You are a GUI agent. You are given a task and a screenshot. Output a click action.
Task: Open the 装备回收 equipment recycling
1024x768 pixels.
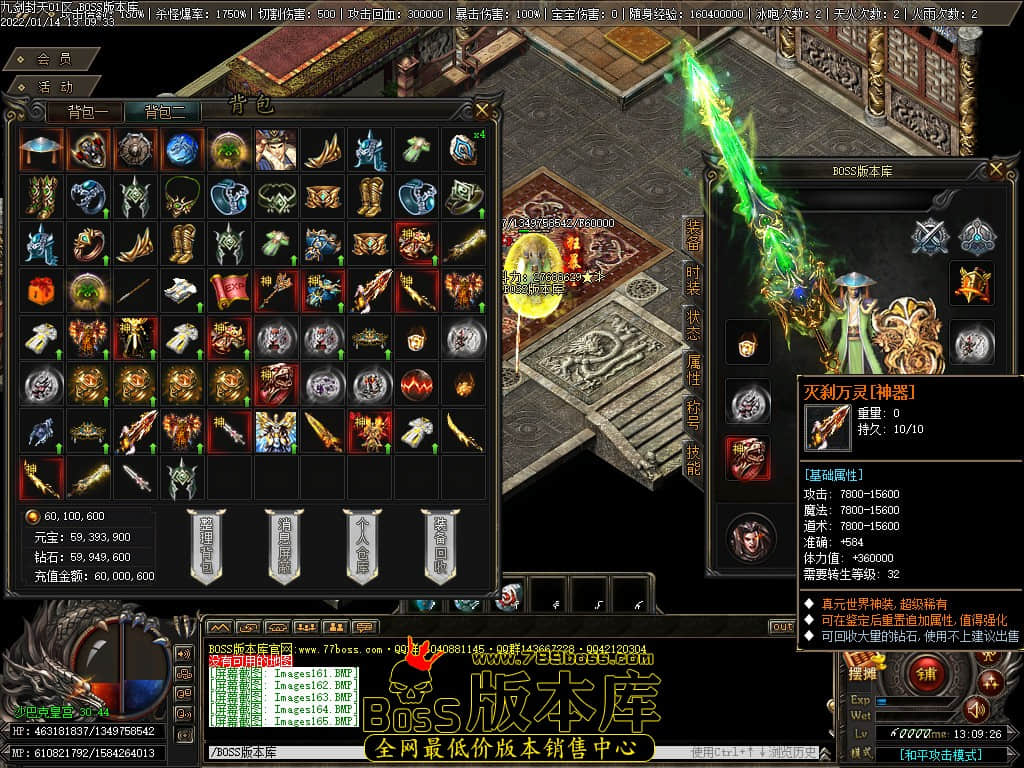point(440,546)
